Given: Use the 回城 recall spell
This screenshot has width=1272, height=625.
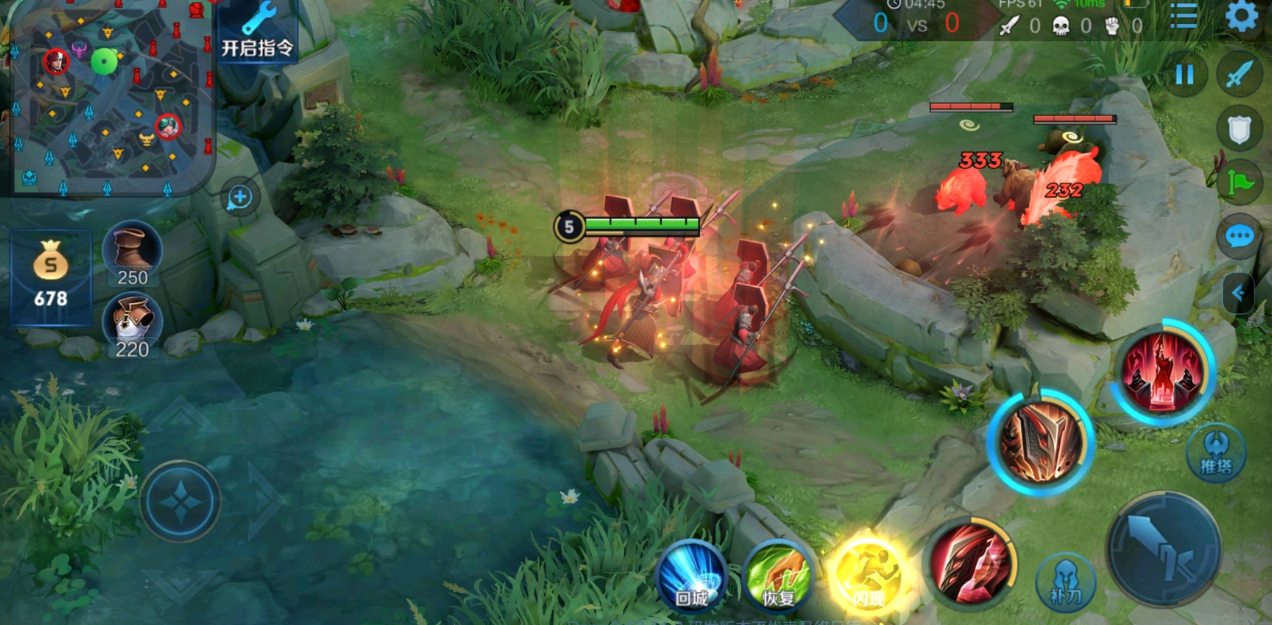Looking at the screenshot, I should tap(691, 575).
